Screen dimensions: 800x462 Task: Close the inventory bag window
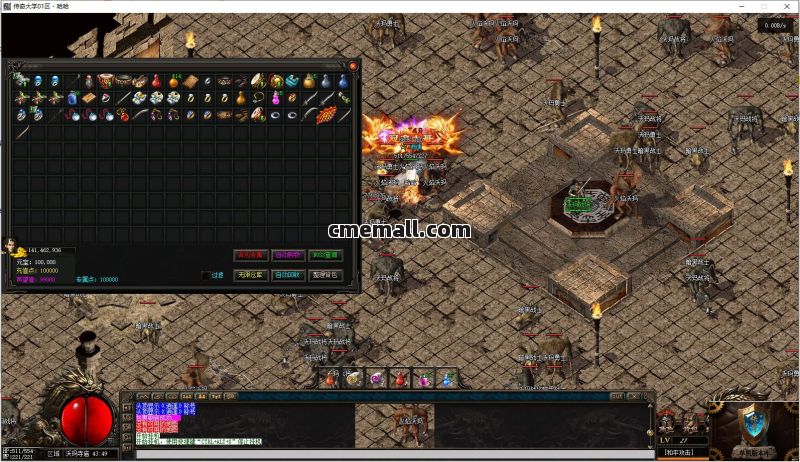point(353,66)
